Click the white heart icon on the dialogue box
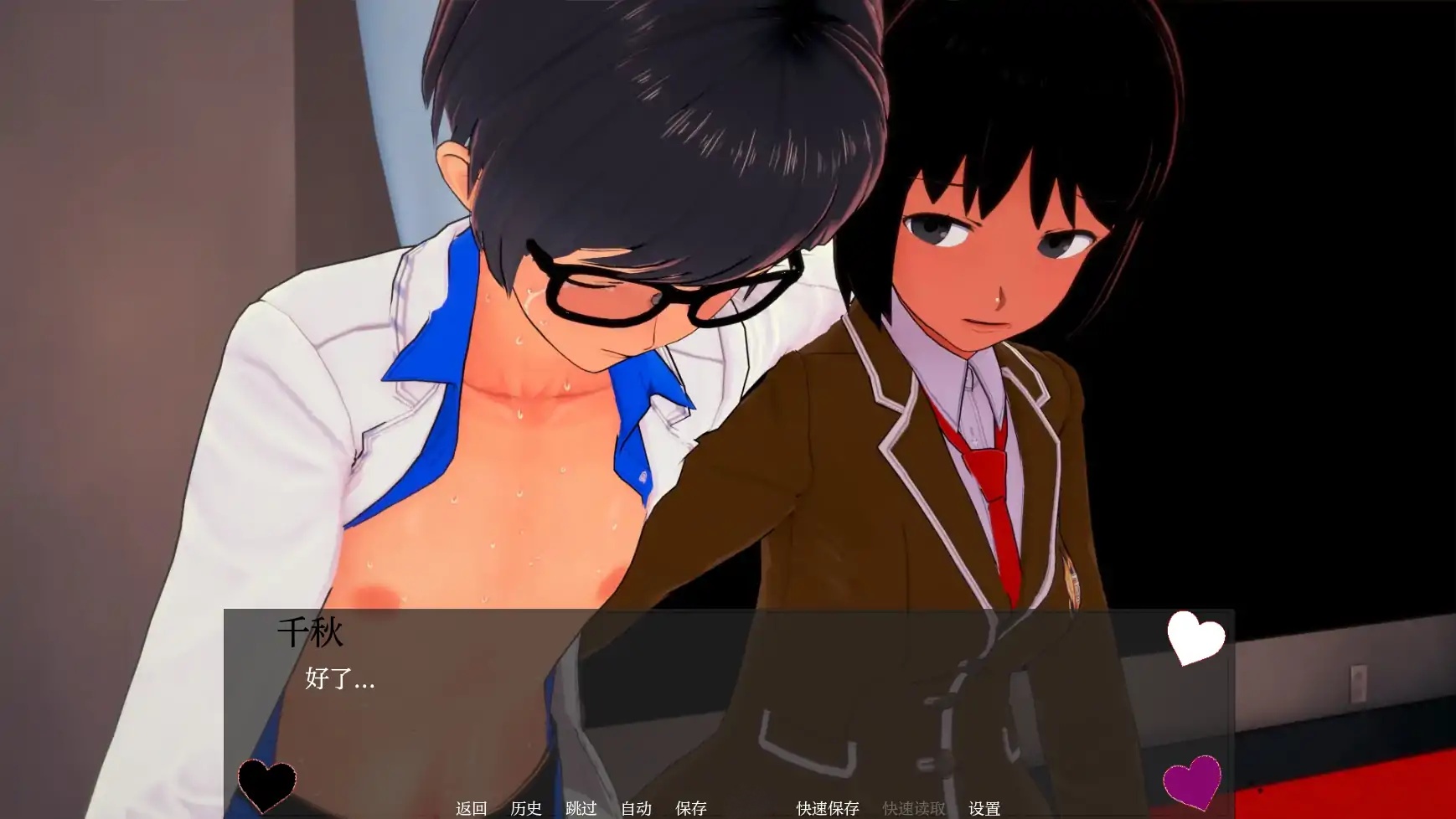Screen dimensions: 1456x819 click(1196, 639)
